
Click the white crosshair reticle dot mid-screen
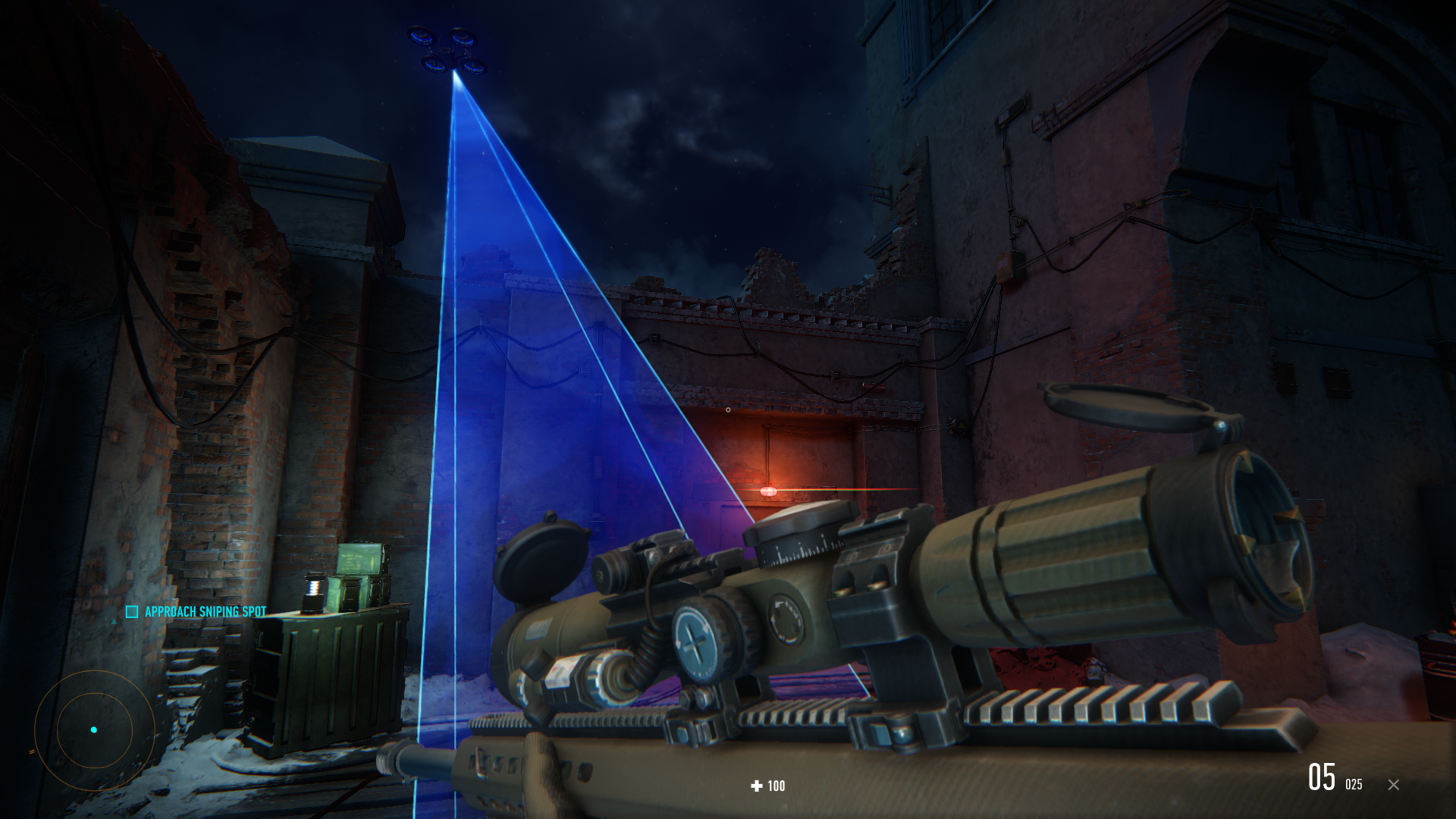click(728, 410)
